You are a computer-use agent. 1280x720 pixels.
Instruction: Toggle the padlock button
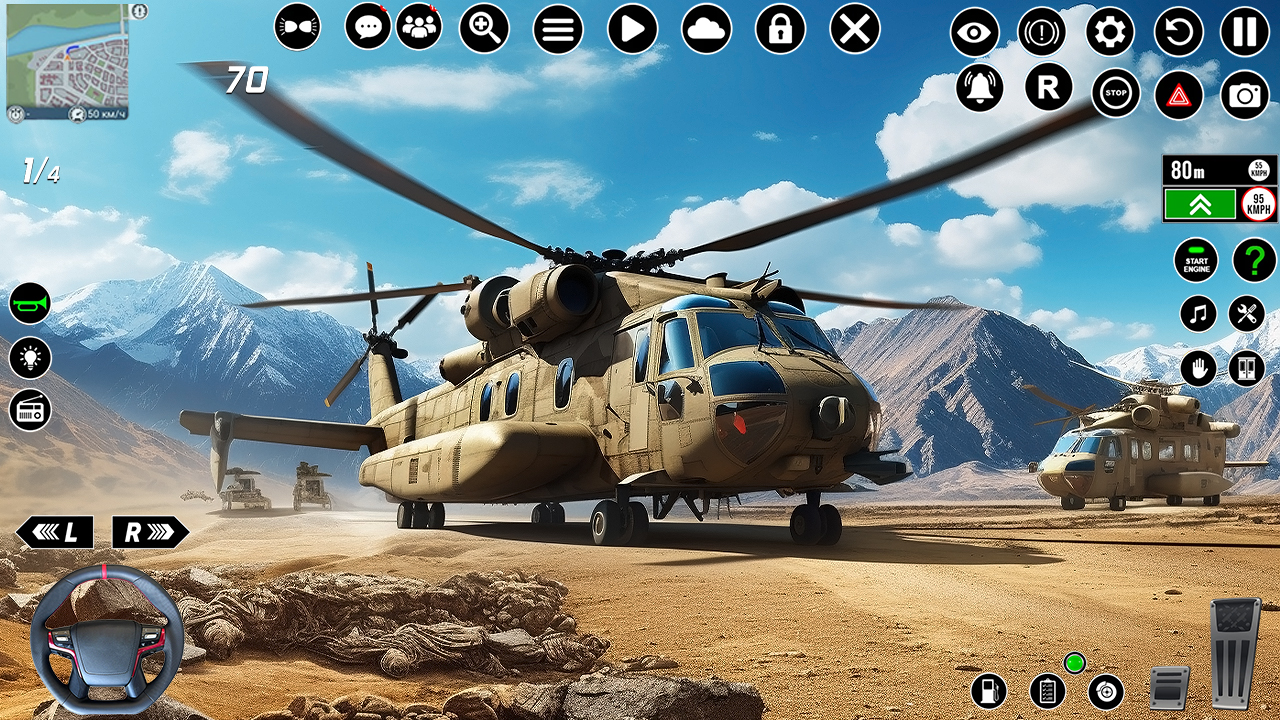coord(780,29)
